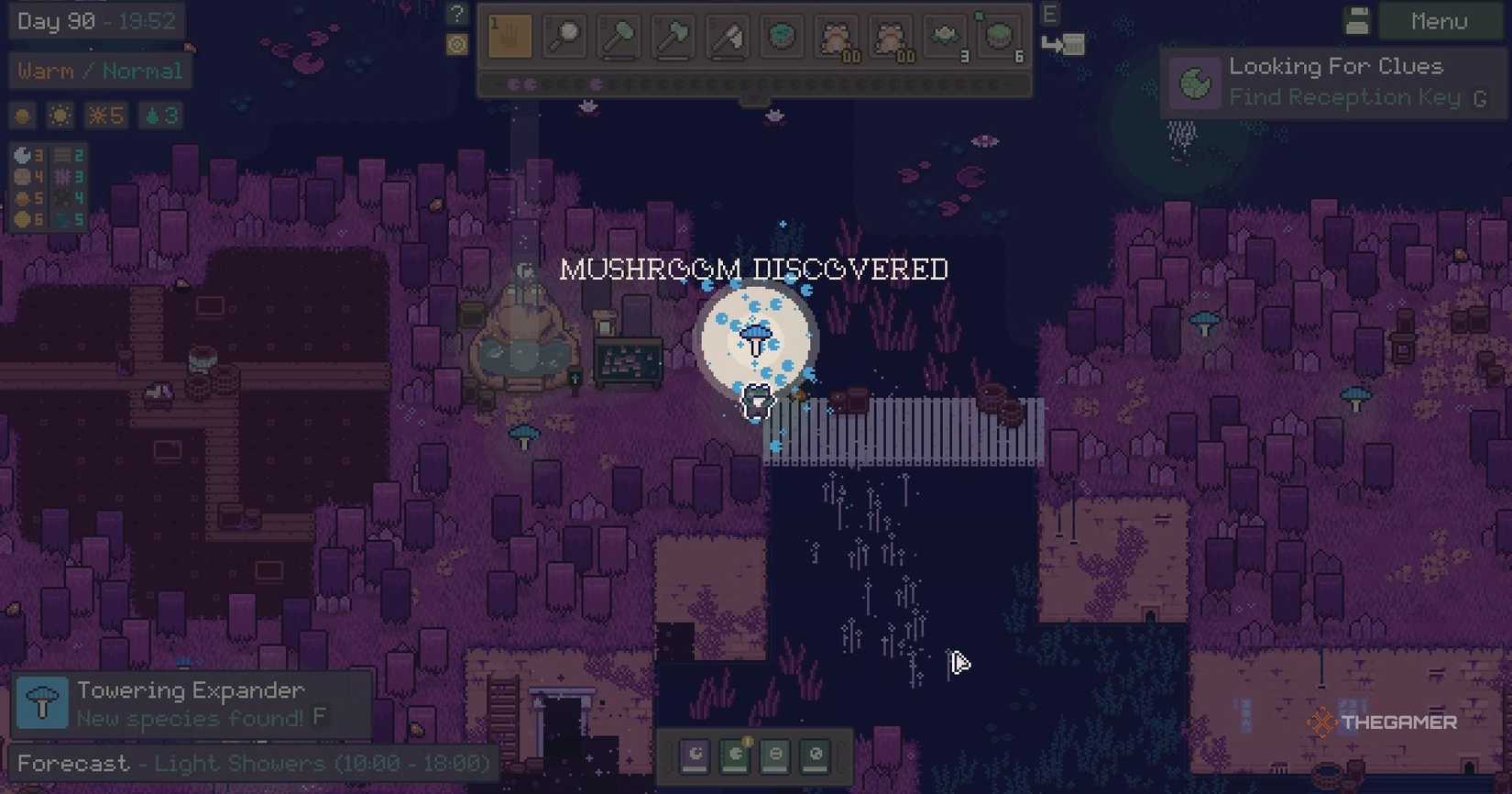The width and height of the screenshot is (1512, 794).
Task: Open the green book with the coin notification
Action: click(x=736, y=755)
